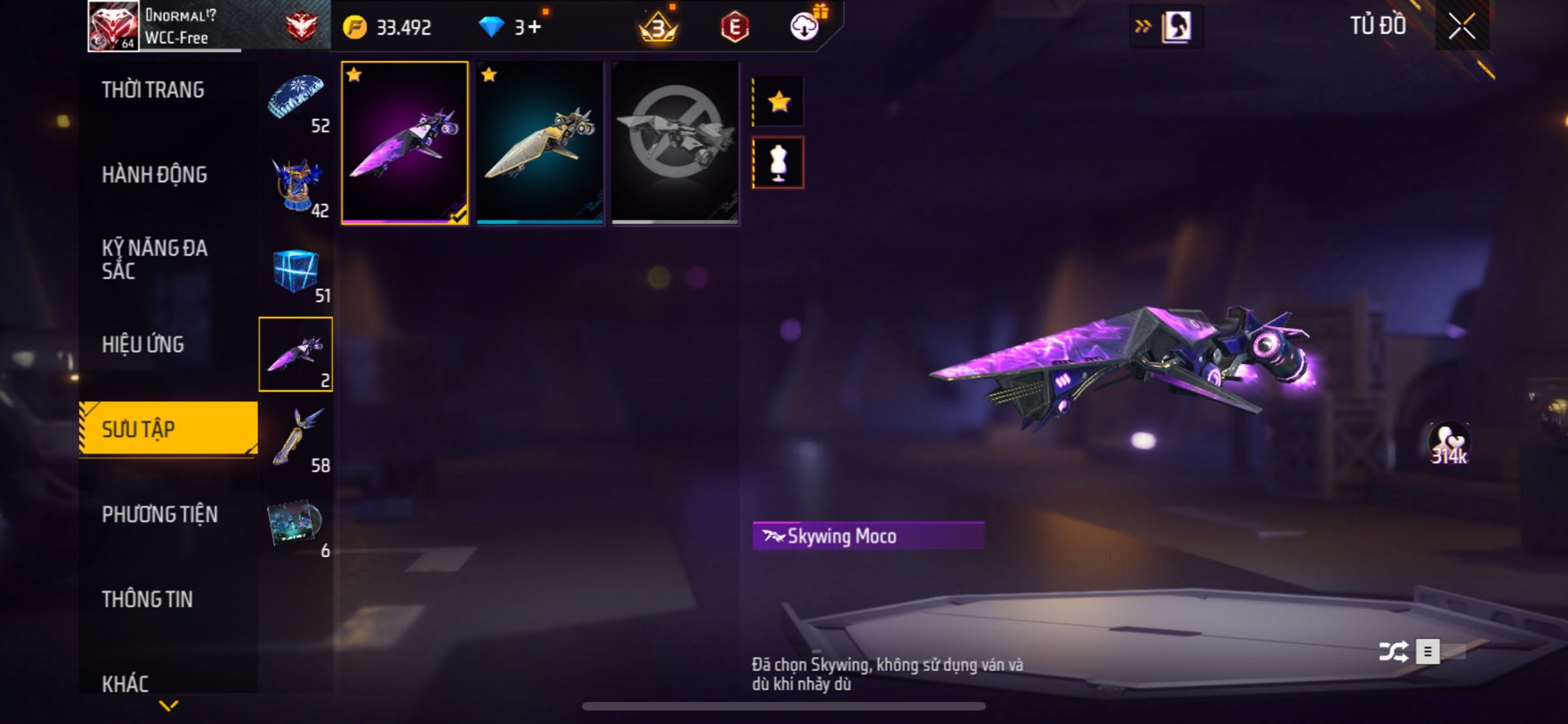Screen dimensions: 1568x724
Task: Open the HIỆU ỨNG category
Action: pyautogui.click(x=143, y=345)
